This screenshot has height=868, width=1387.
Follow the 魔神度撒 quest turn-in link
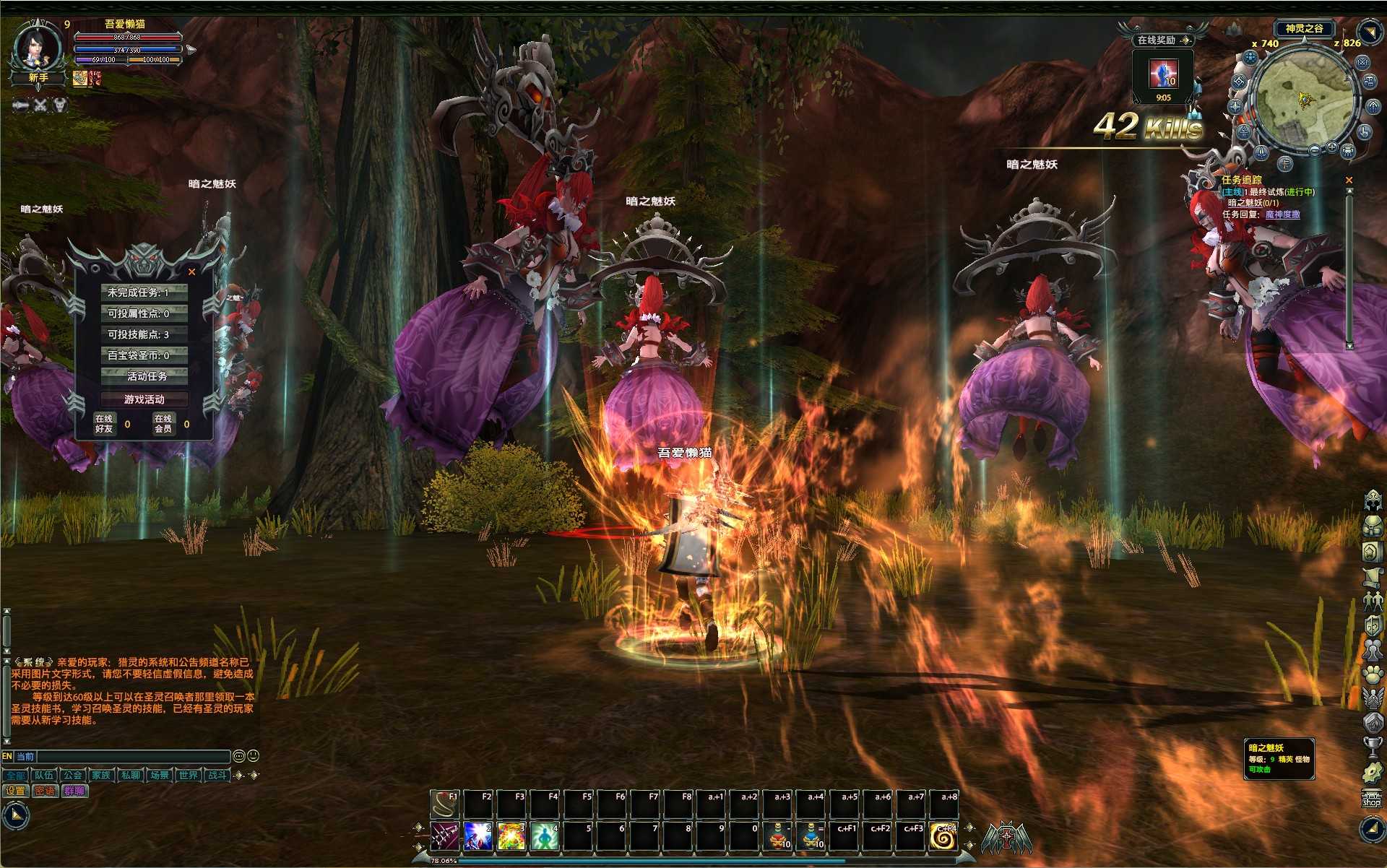coord(1282,214)
